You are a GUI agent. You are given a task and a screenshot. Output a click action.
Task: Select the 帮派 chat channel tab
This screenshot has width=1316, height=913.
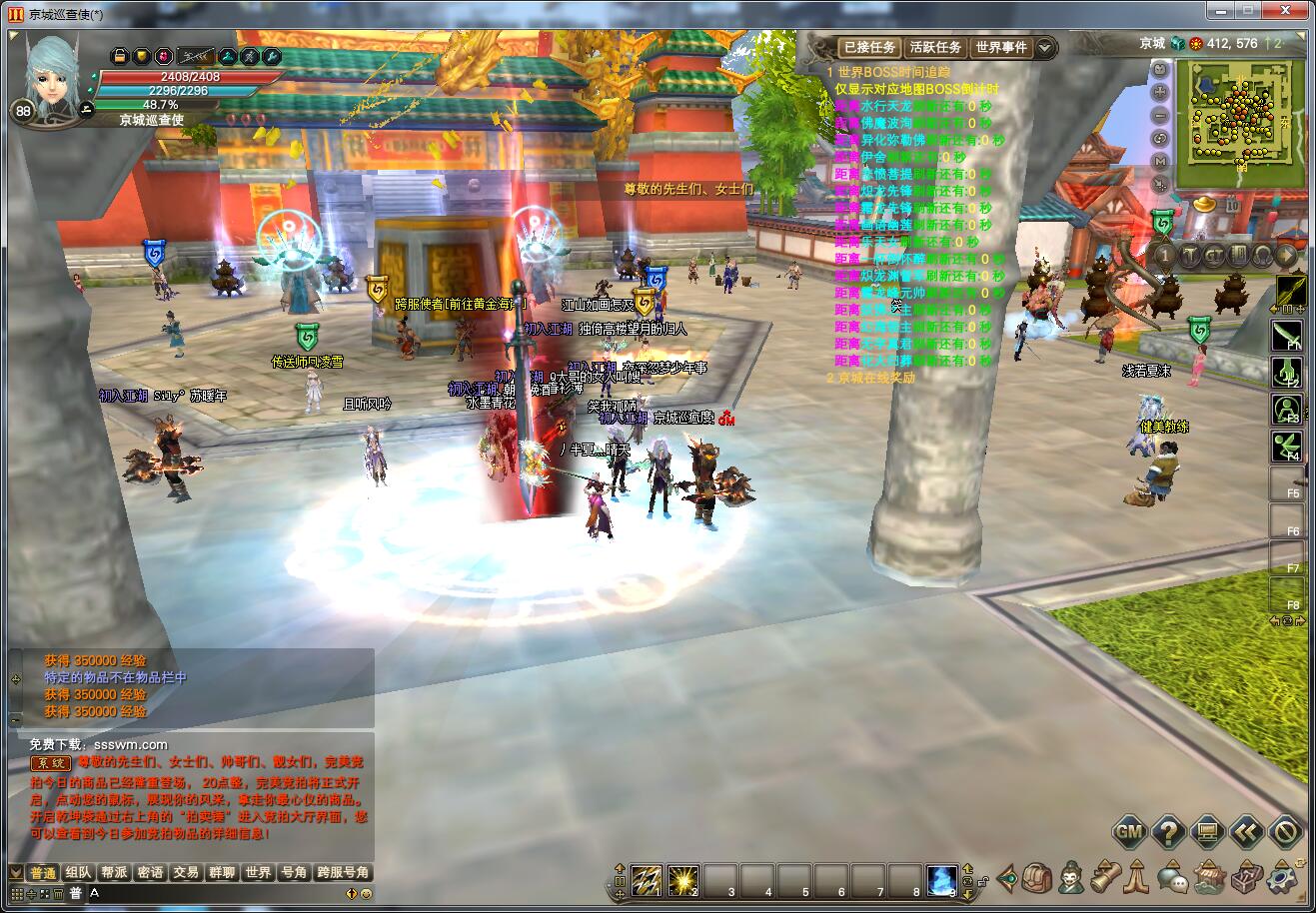pyautogui.click(x=114, y=872)
